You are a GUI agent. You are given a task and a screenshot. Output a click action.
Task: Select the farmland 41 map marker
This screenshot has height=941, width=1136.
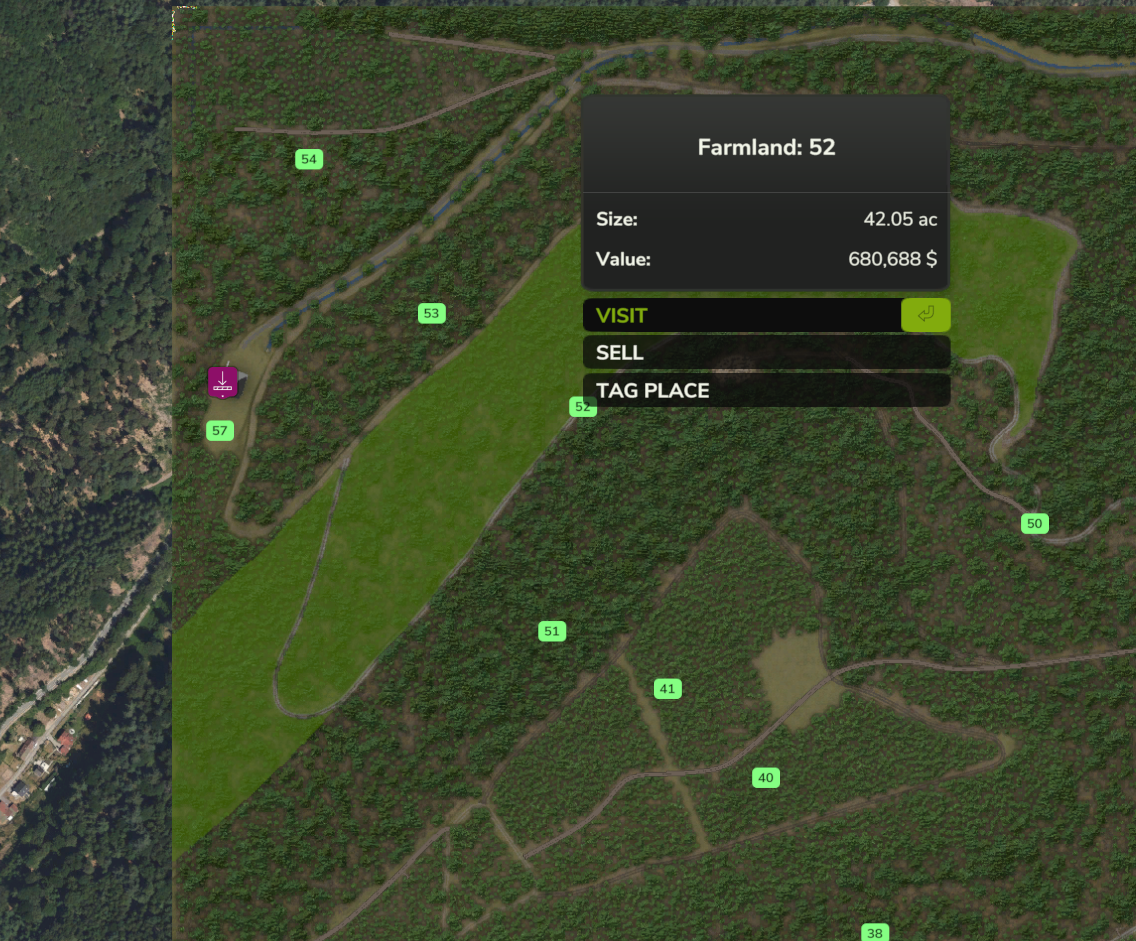[667, 689]
